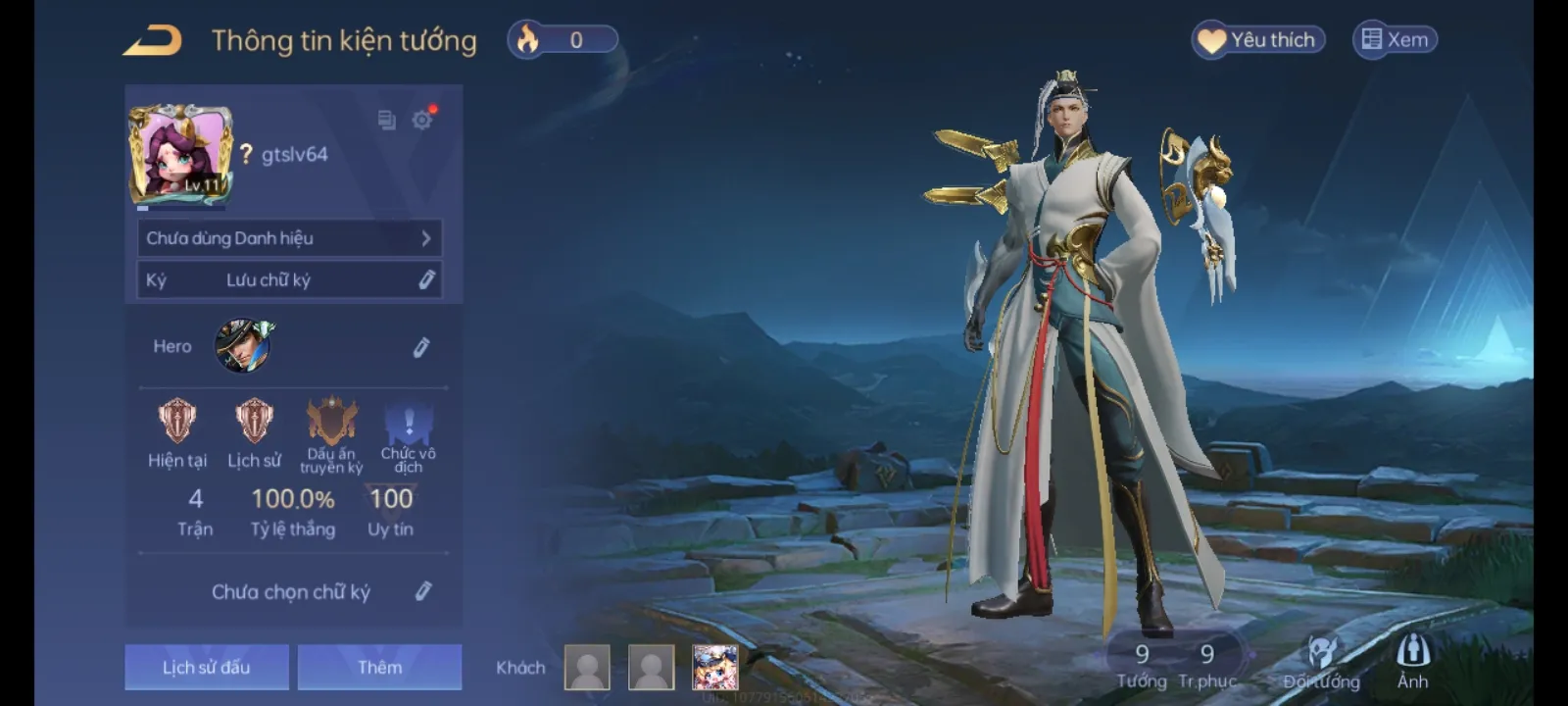Viewport: 1568px width, 706px height.
Task: Open profile settings gear icon
Action: (x=421, y=120)
